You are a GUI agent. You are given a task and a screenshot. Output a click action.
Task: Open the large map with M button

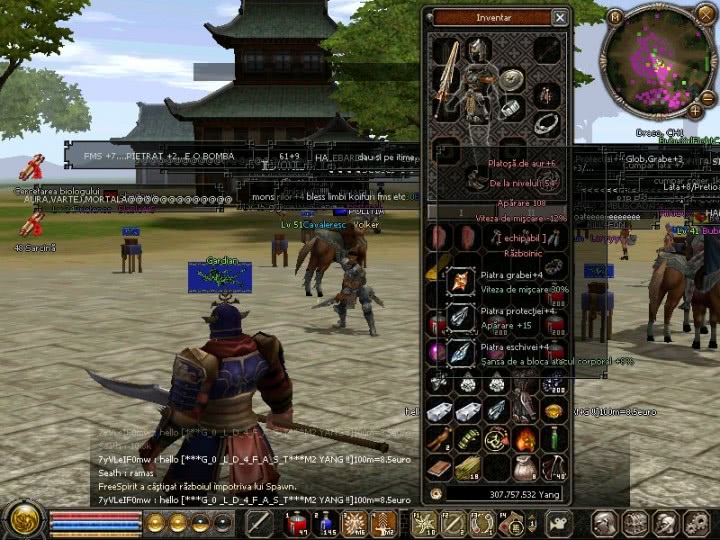[x=615, y=17]
